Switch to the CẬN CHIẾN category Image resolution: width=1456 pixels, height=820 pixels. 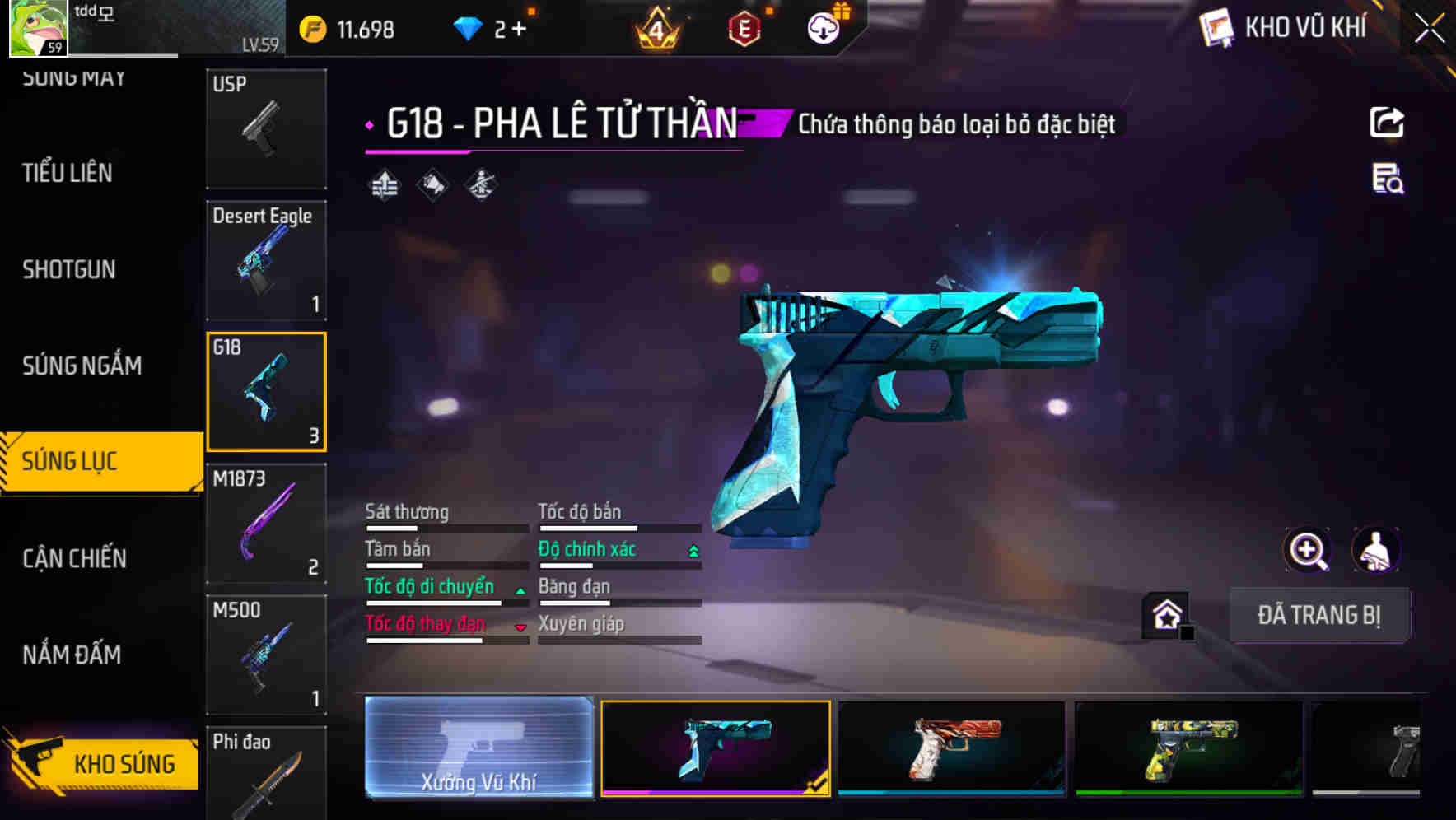(x=74, y=559)
